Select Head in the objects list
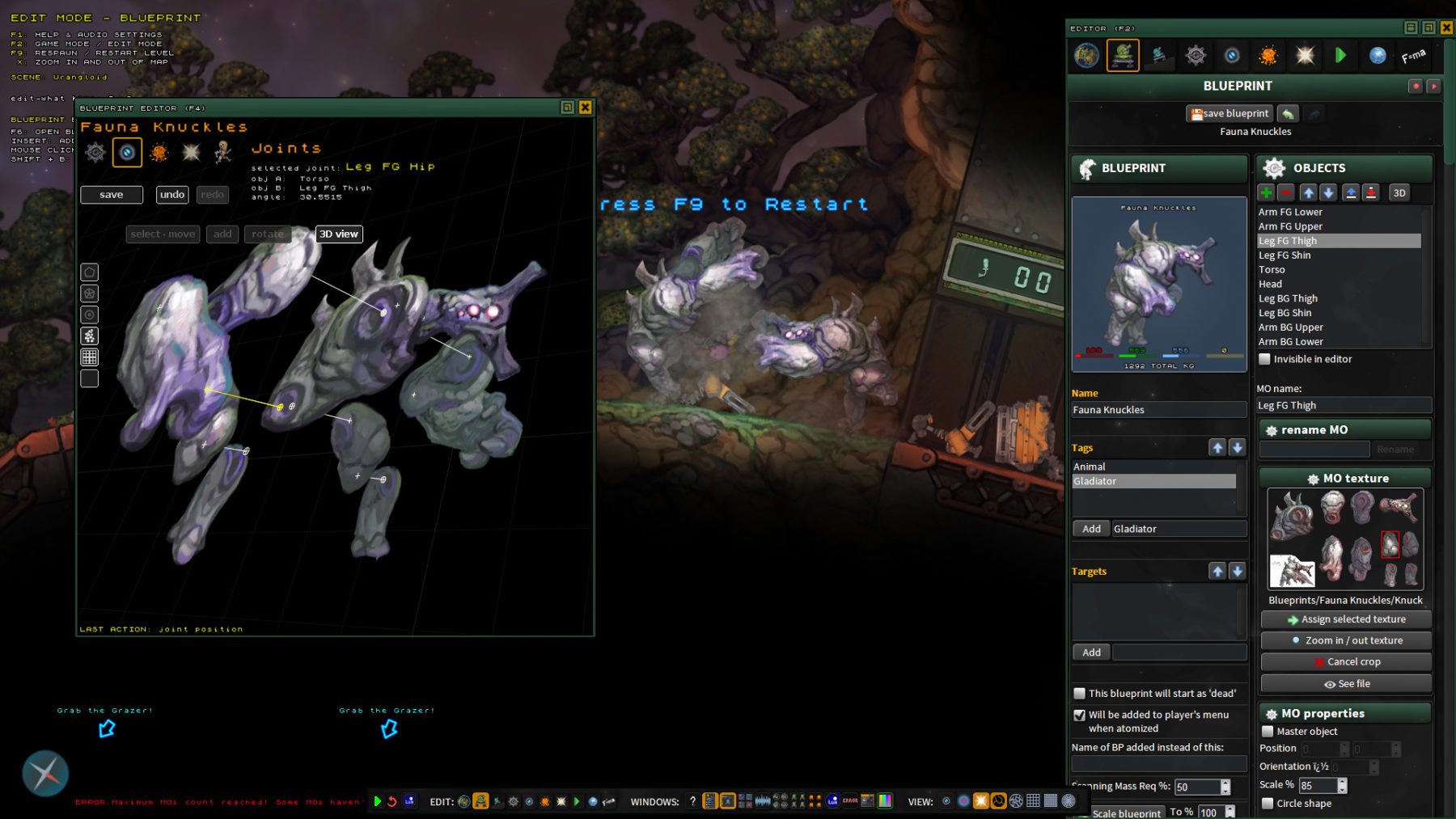 point(1270,285)
